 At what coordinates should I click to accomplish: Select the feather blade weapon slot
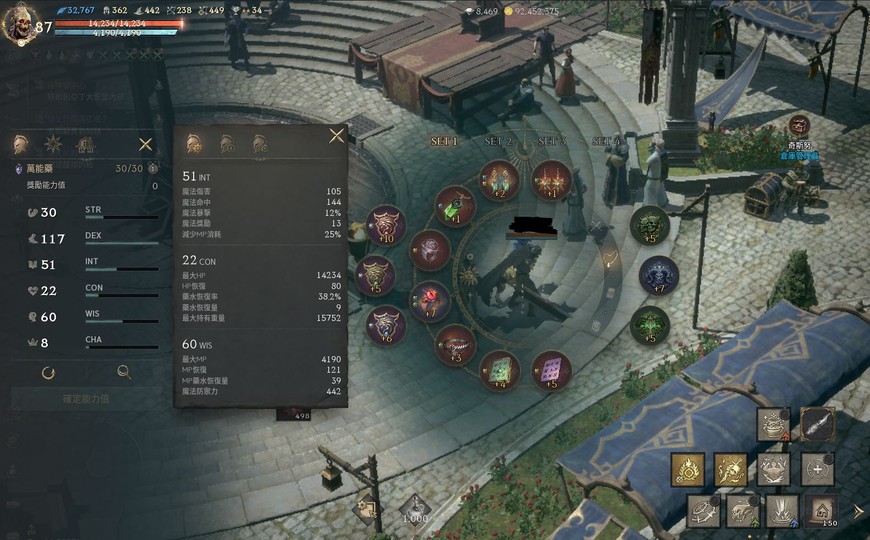tap(817, 424)
